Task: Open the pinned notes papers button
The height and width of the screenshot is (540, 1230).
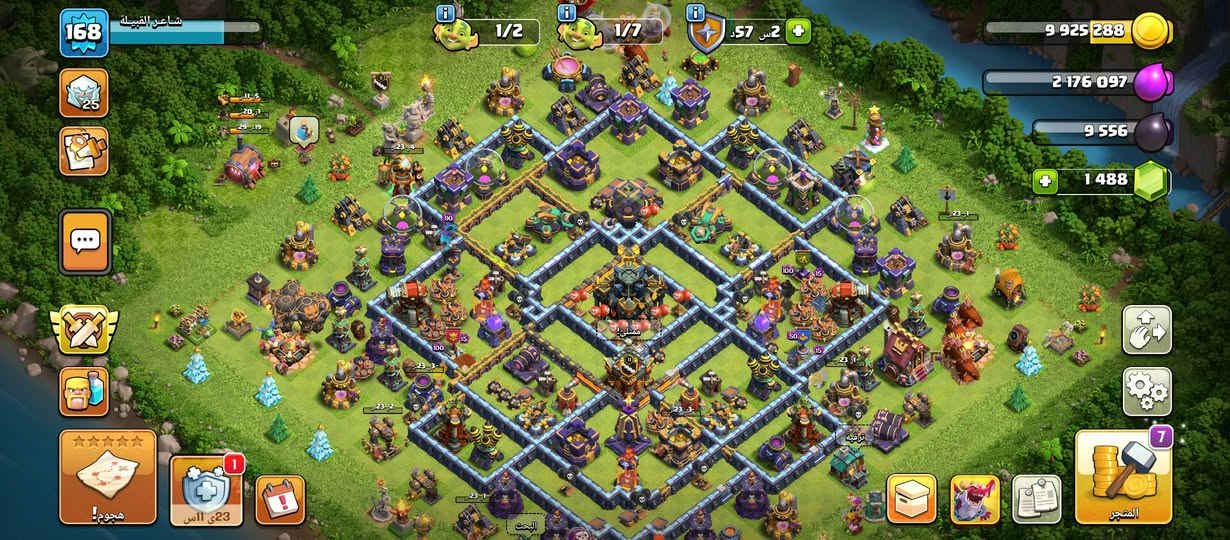Action: pyautogui.click(x=1036, y=499)
